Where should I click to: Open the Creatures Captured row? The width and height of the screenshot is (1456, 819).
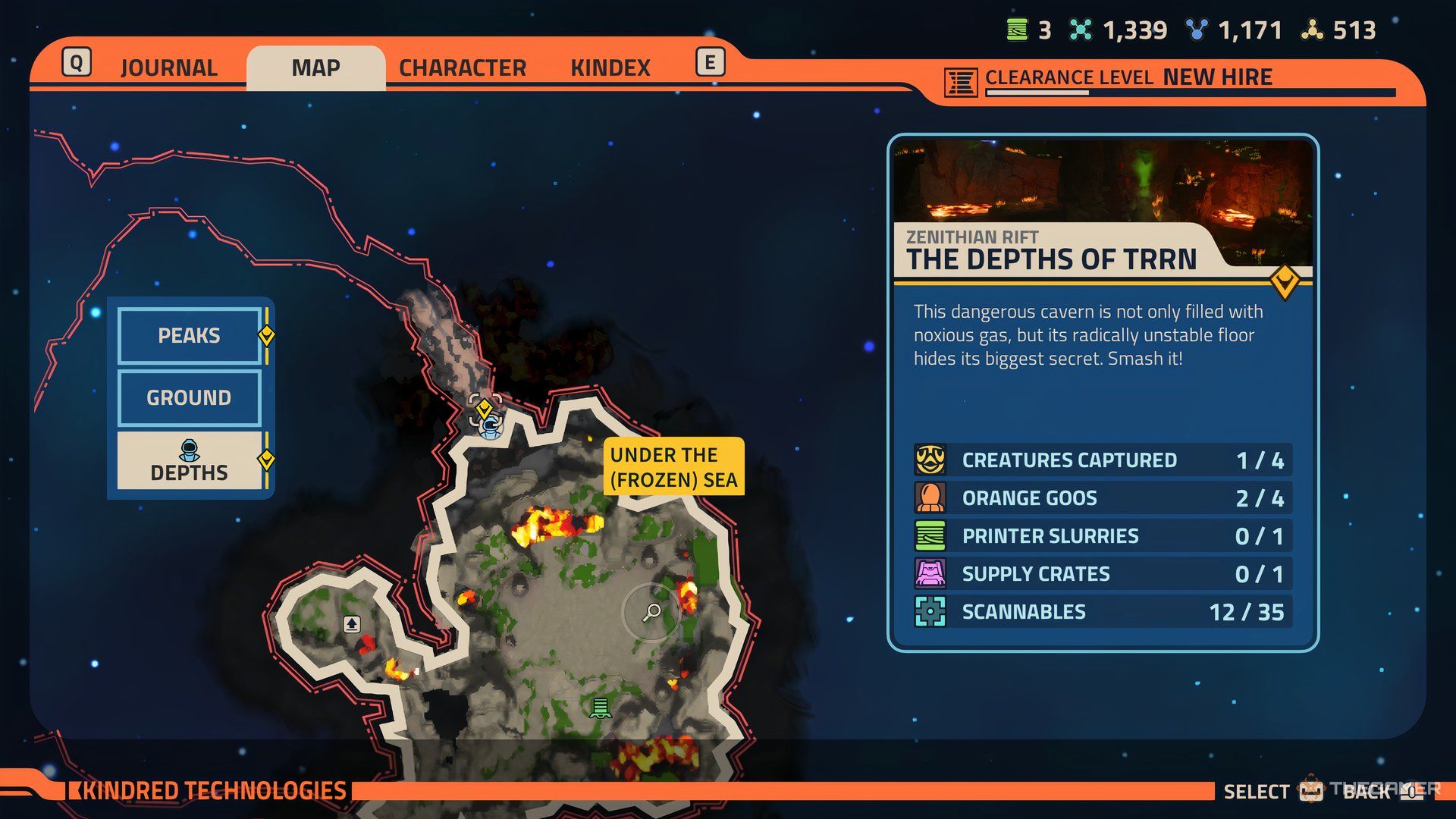(1103, 460)
